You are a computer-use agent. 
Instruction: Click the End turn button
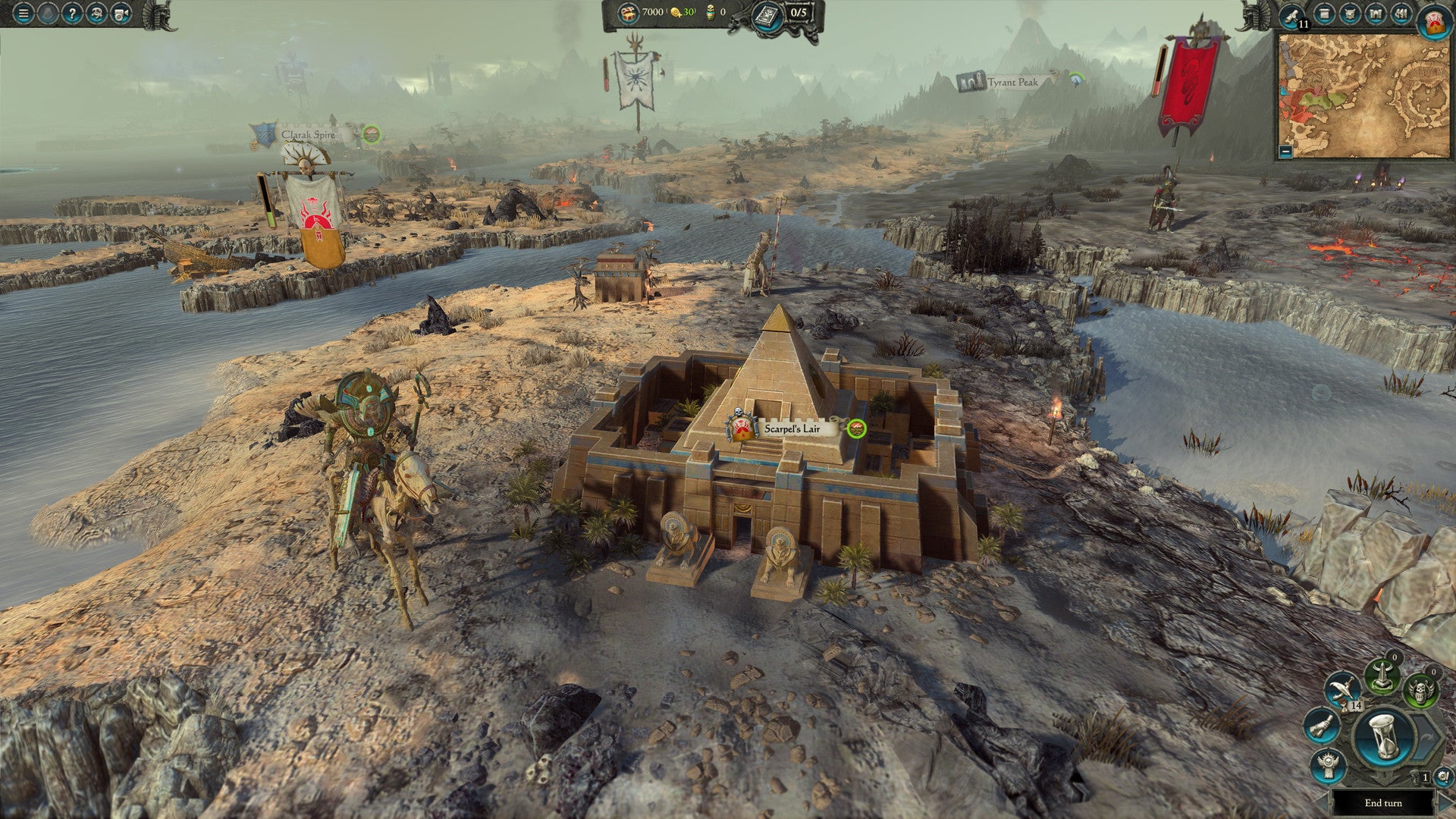[1384, 803]
